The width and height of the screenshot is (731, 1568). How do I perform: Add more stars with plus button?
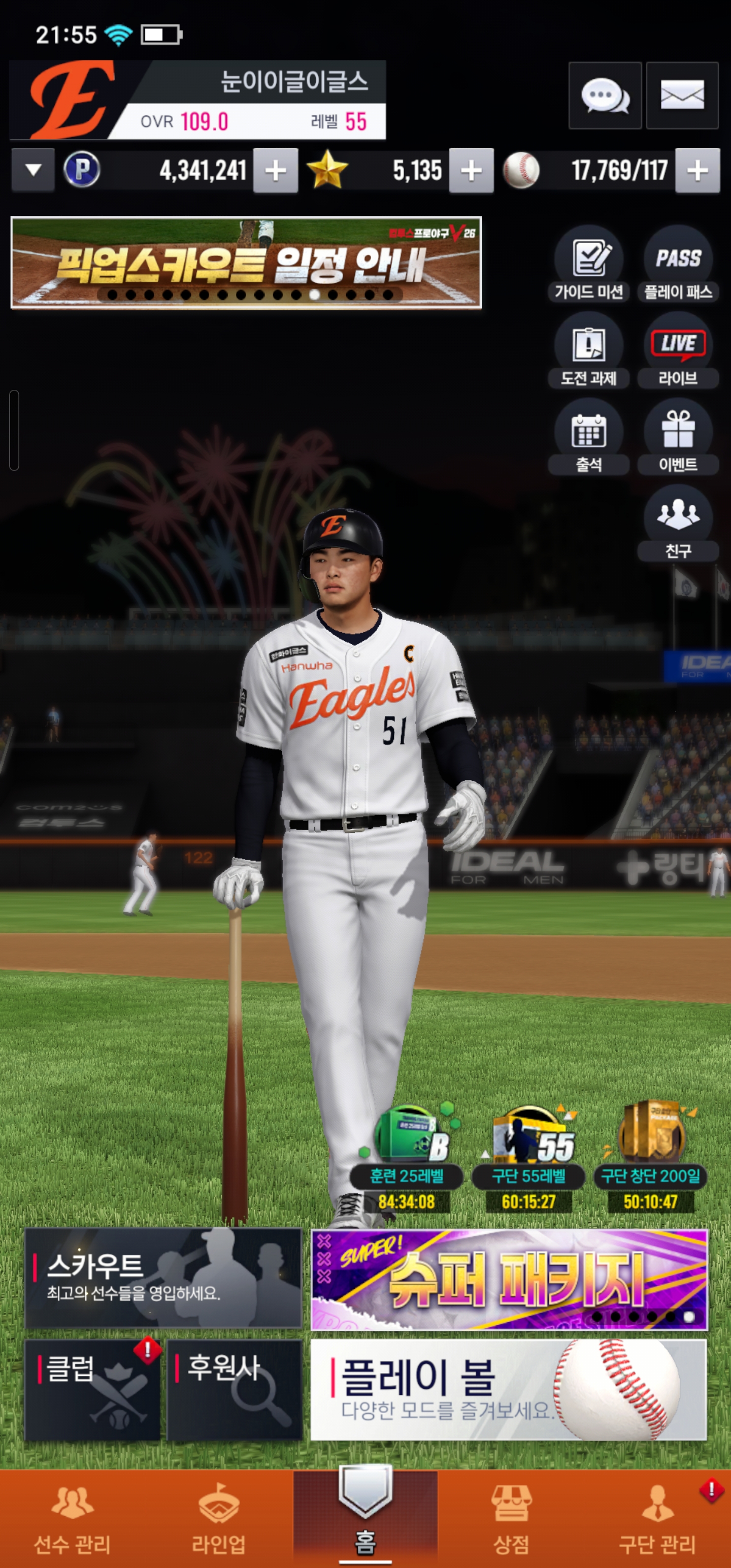pyautogui.click(x=471, y=171)
